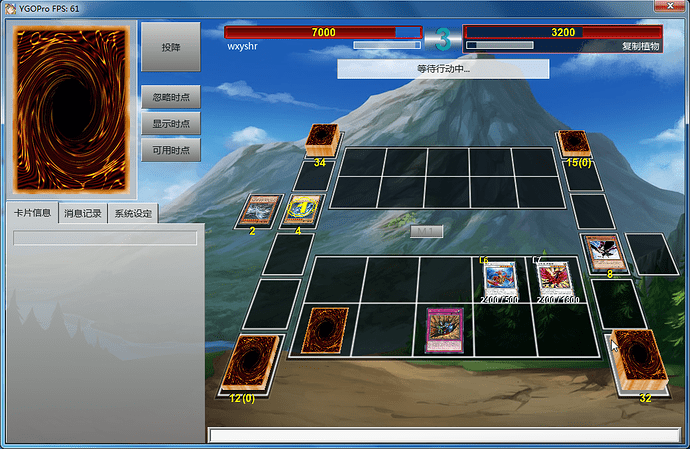Open the 消息记录 message log tab
The image size is (690, 449).
[82, 213]
